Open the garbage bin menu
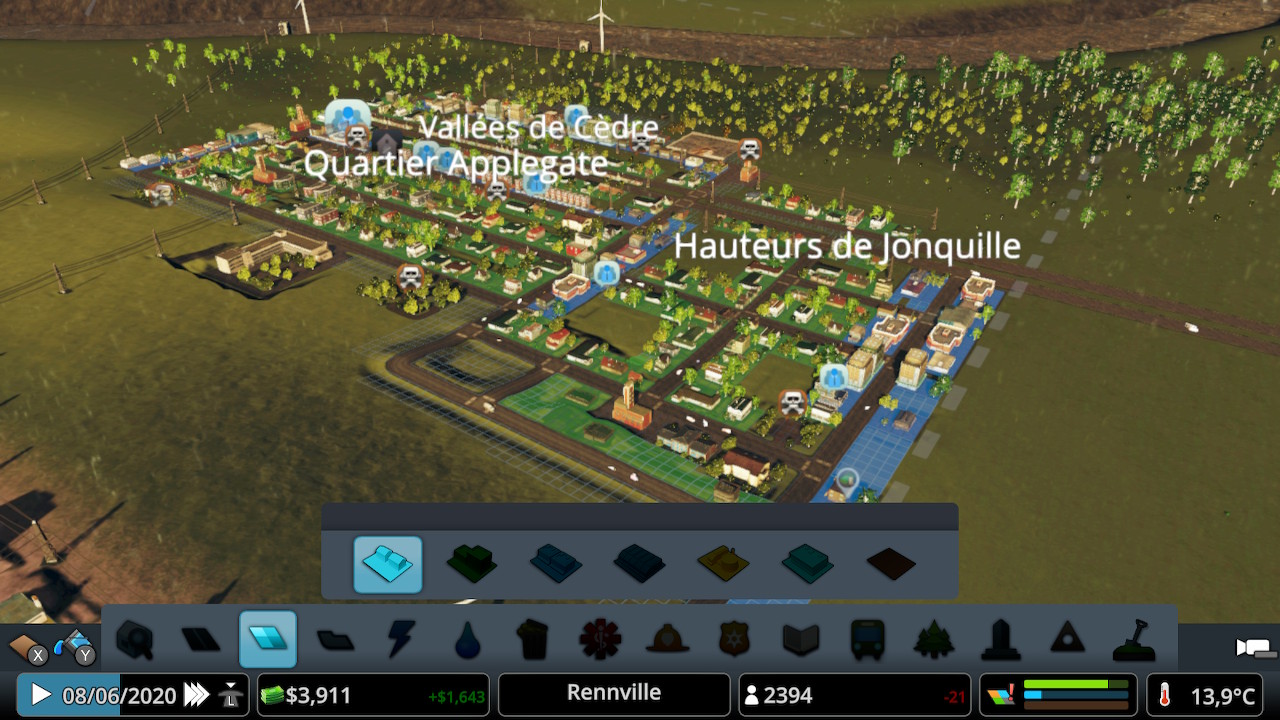The image size is (1280, 720). tap(533, 639)
